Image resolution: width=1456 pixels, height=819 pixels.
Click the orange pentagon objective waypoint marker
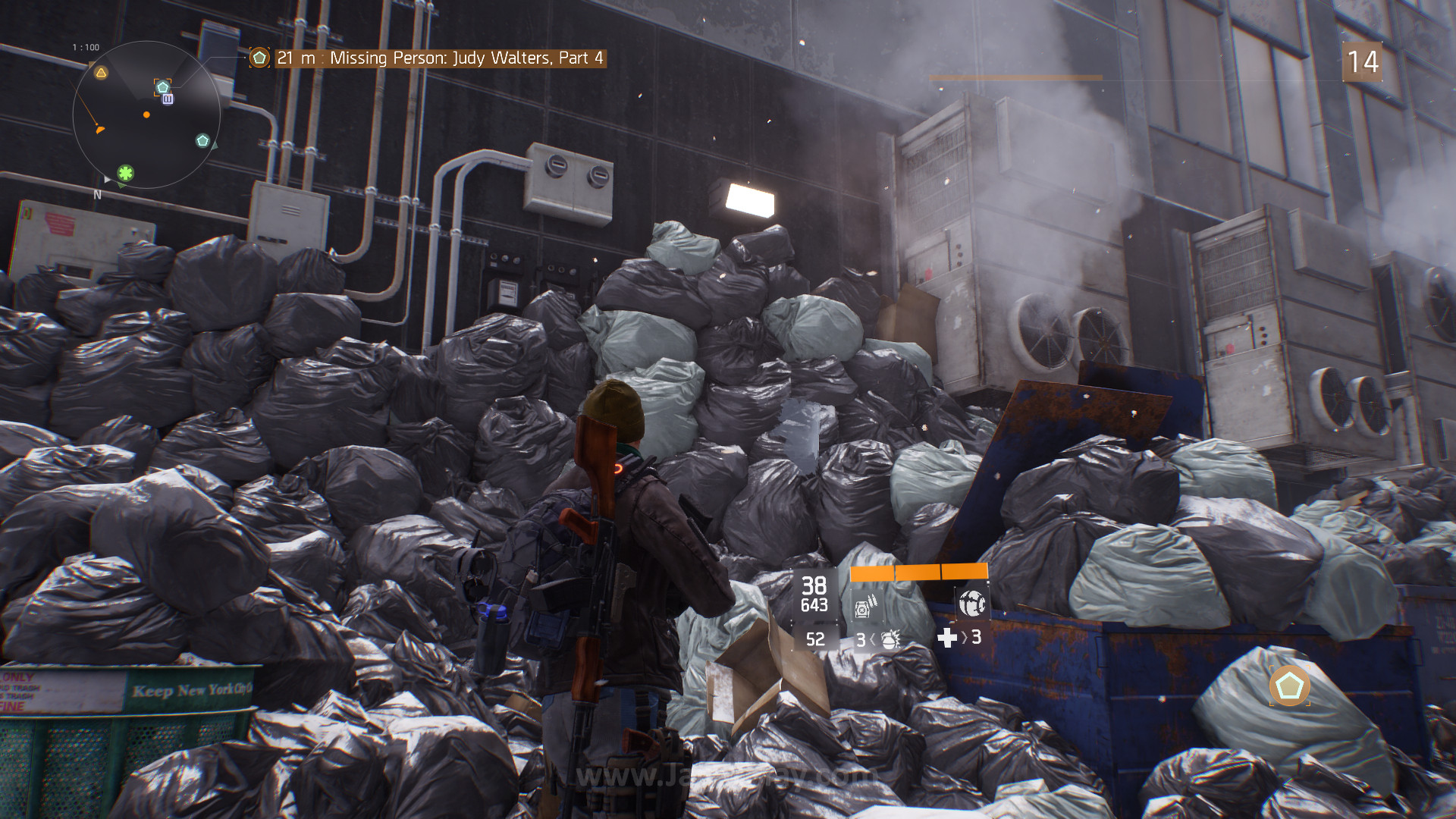click(x=1289, y=686)
